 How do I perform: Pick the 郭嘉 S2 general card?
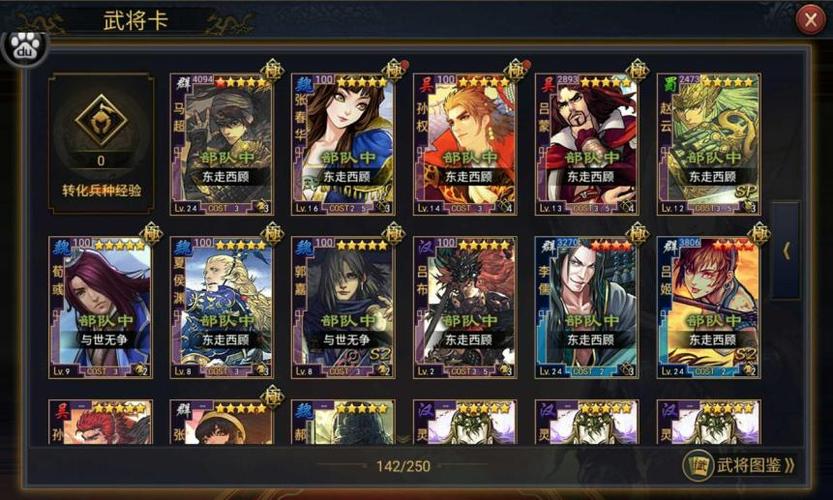343,308
